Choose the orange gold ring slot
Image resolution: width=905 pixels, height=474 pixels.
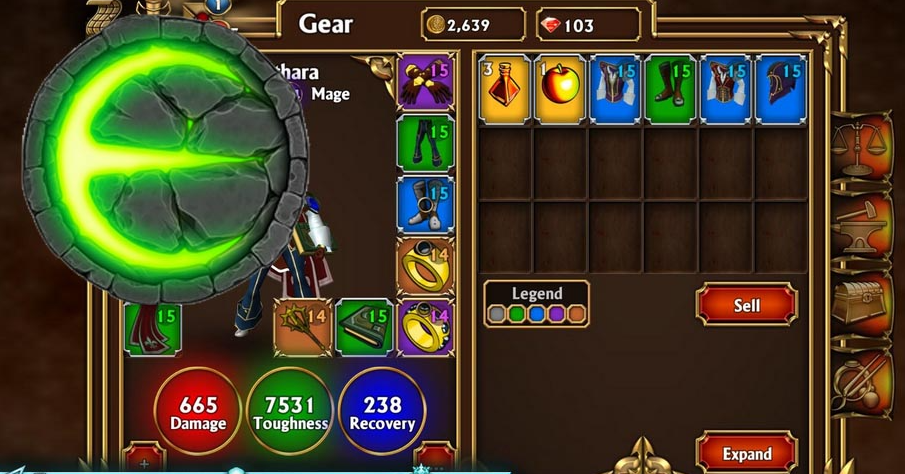click(425, 265)
